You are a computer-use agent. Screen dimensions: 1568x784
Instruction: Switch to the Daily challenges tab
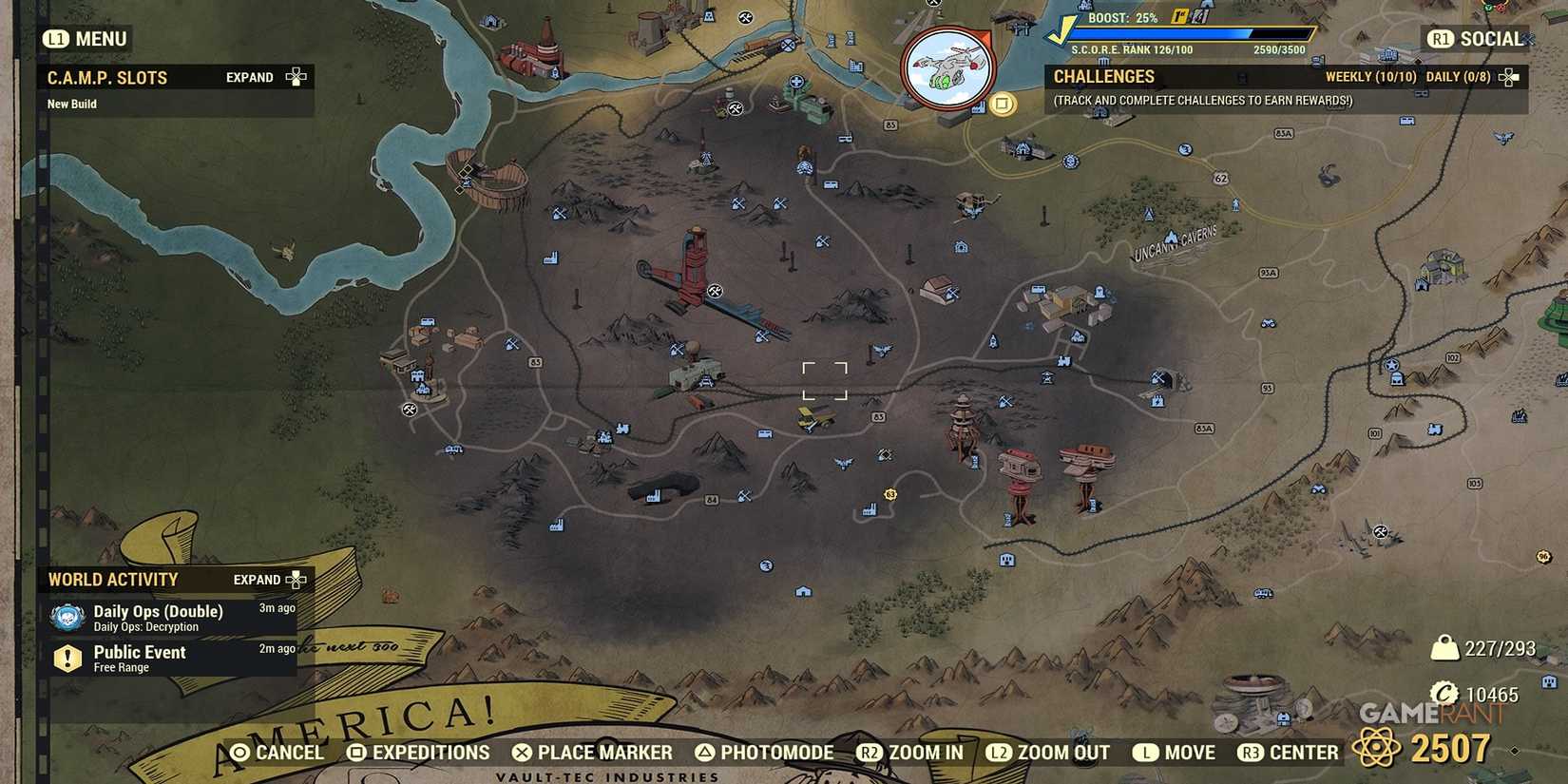coord(1457,77)
